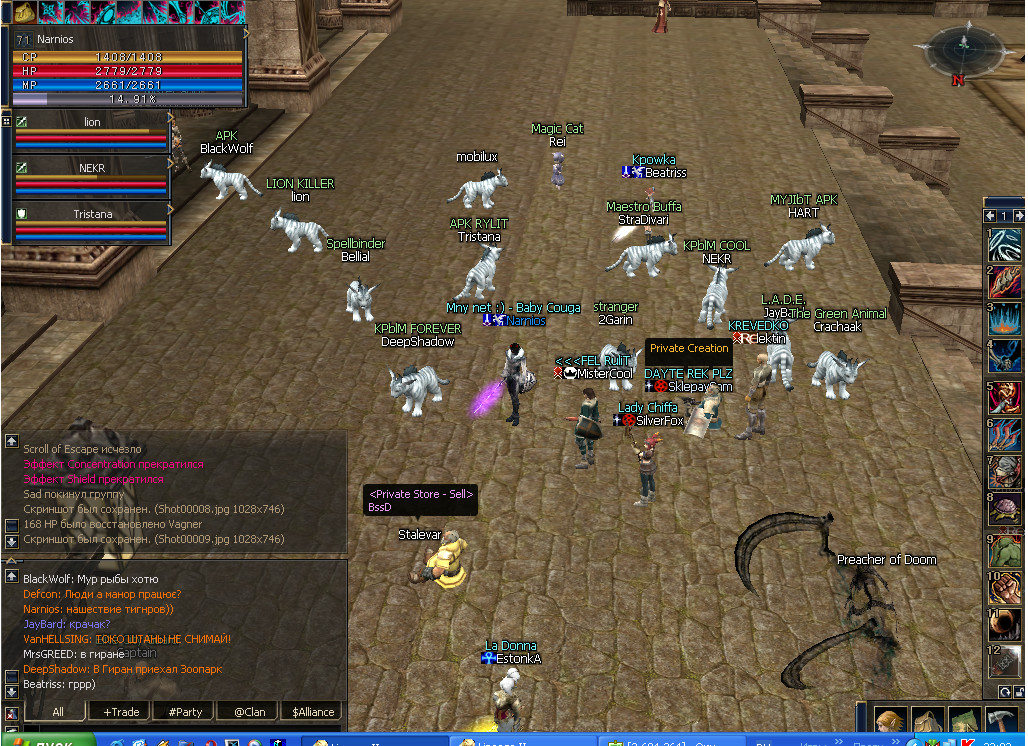Select the Clan chat tab
The image size is (1028, 746).
click(248, 712)
